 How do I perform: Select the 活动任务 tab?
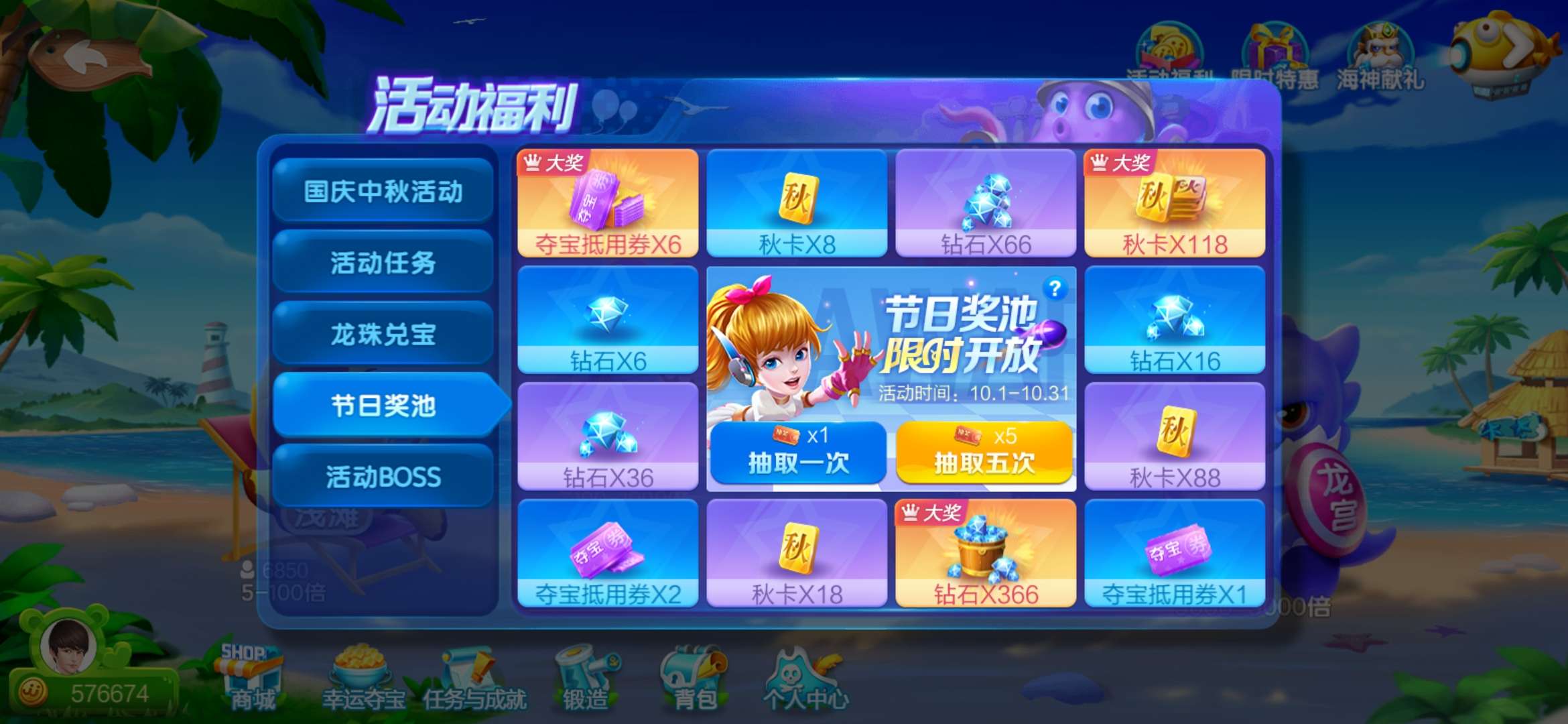click(383, 263)
